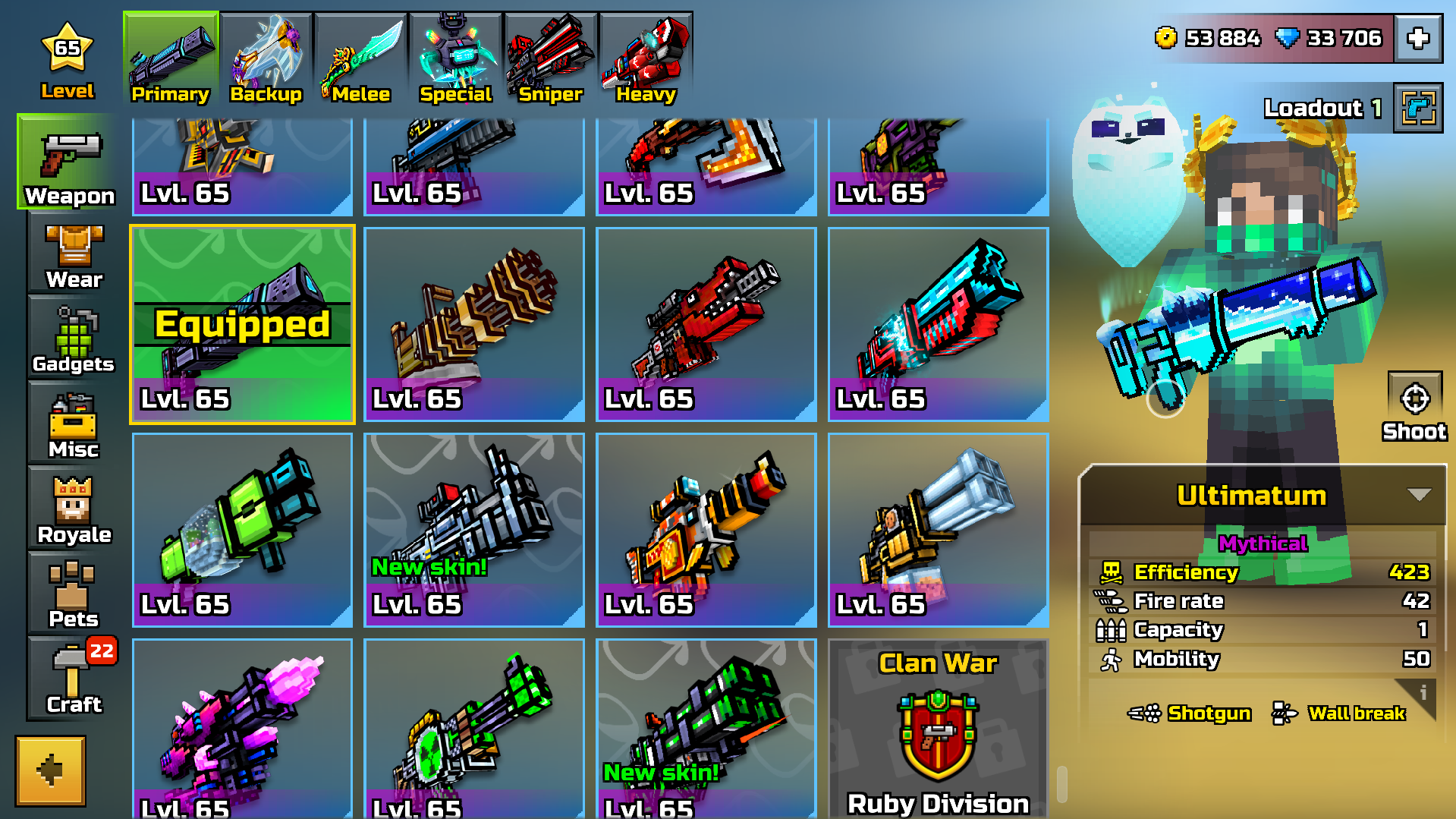The width and height of the screenshot is (1456, 819).
Task: Open the Craft section with 22 notifications
Action: tap(74, 679)
